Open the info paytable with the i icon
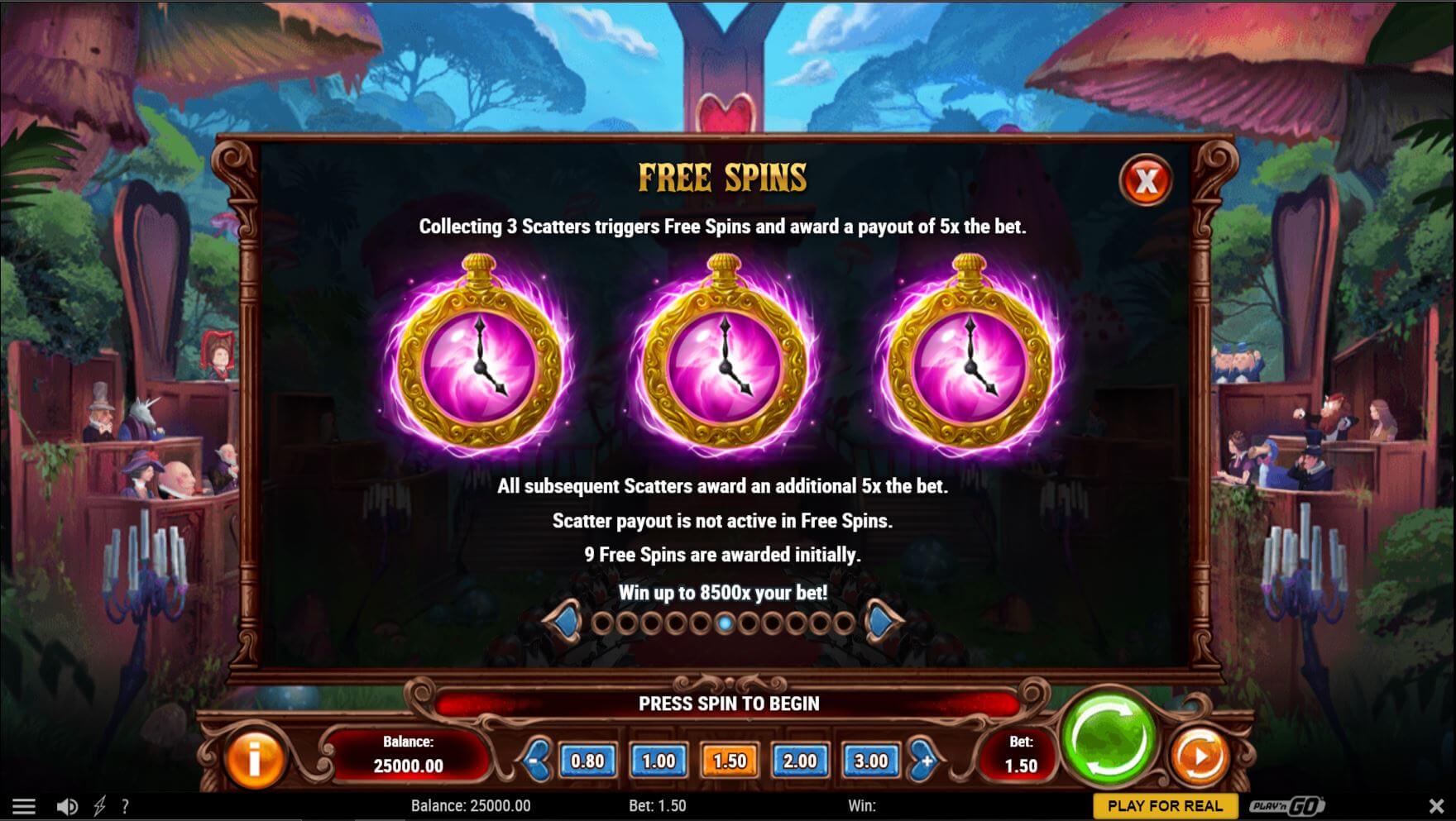The image size is (1456, 821). click(255, 756)
